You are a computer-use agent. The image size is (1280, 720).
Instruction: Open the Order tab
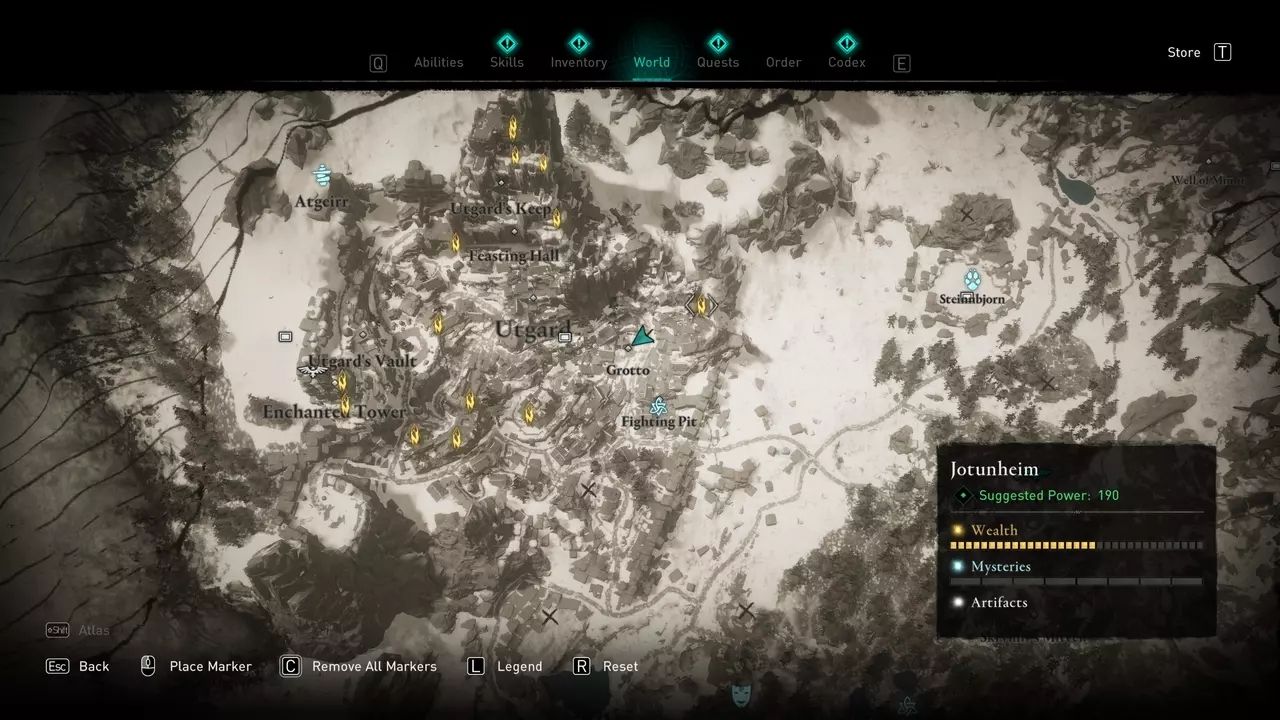tap(783, 62)
